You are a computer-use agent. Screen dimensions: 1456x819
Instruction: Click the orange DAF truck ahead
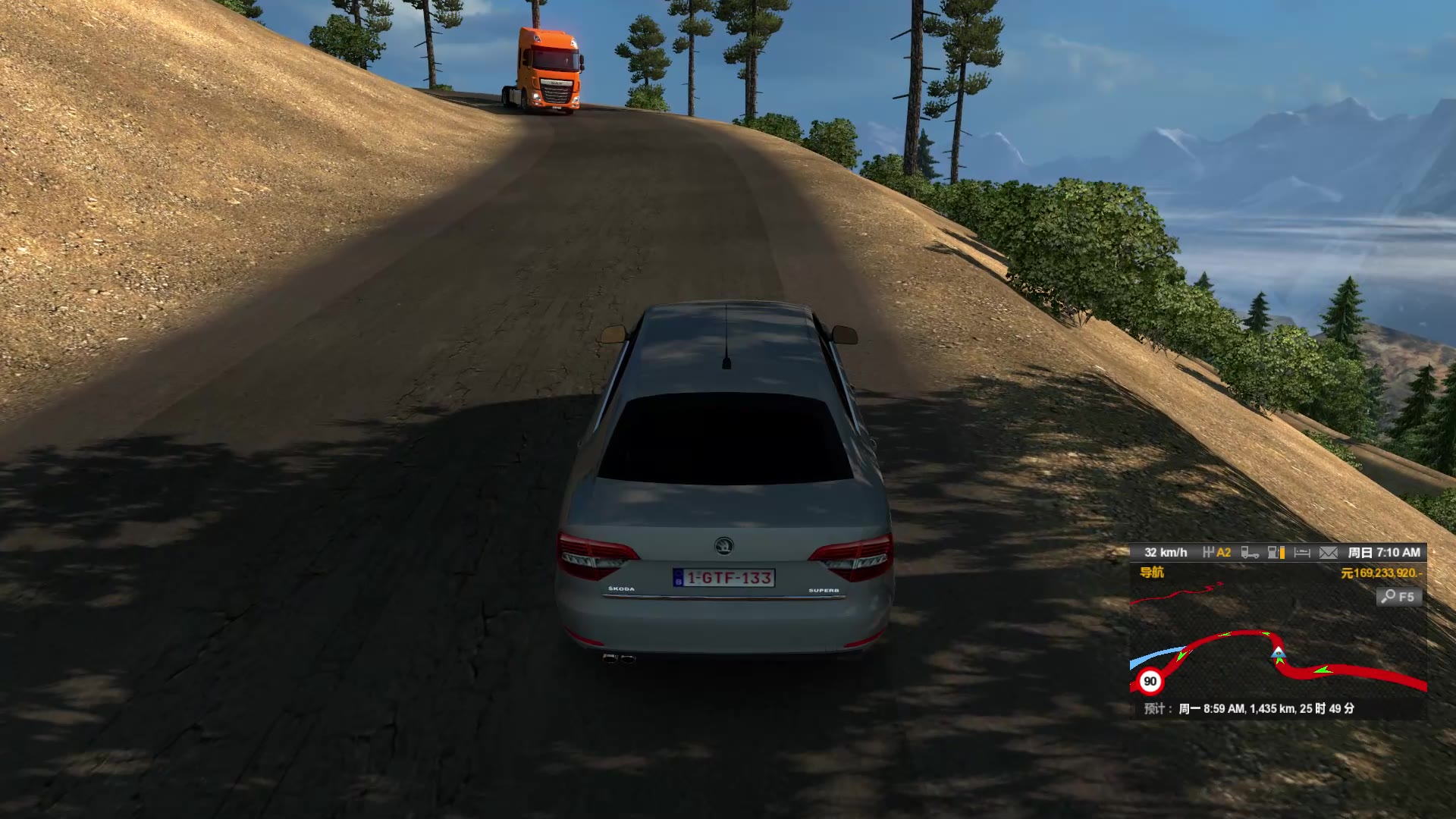(548, 68)
